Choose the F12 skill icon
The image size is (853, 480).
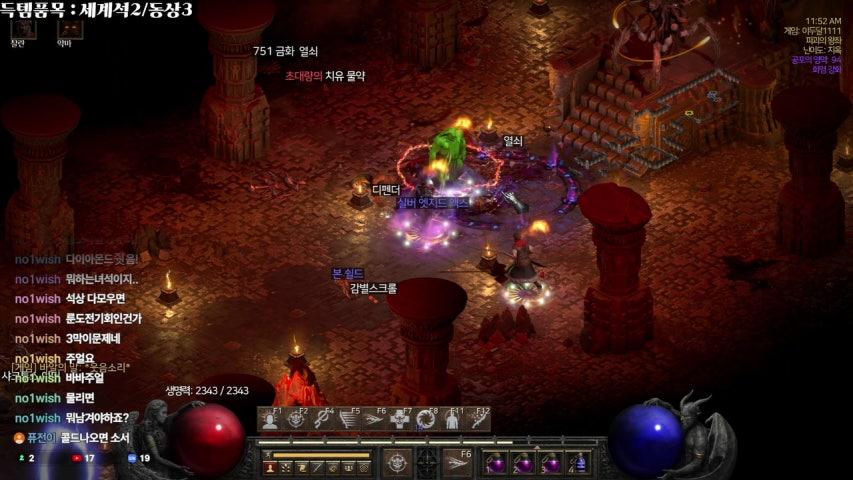click(x=478, y=419)
